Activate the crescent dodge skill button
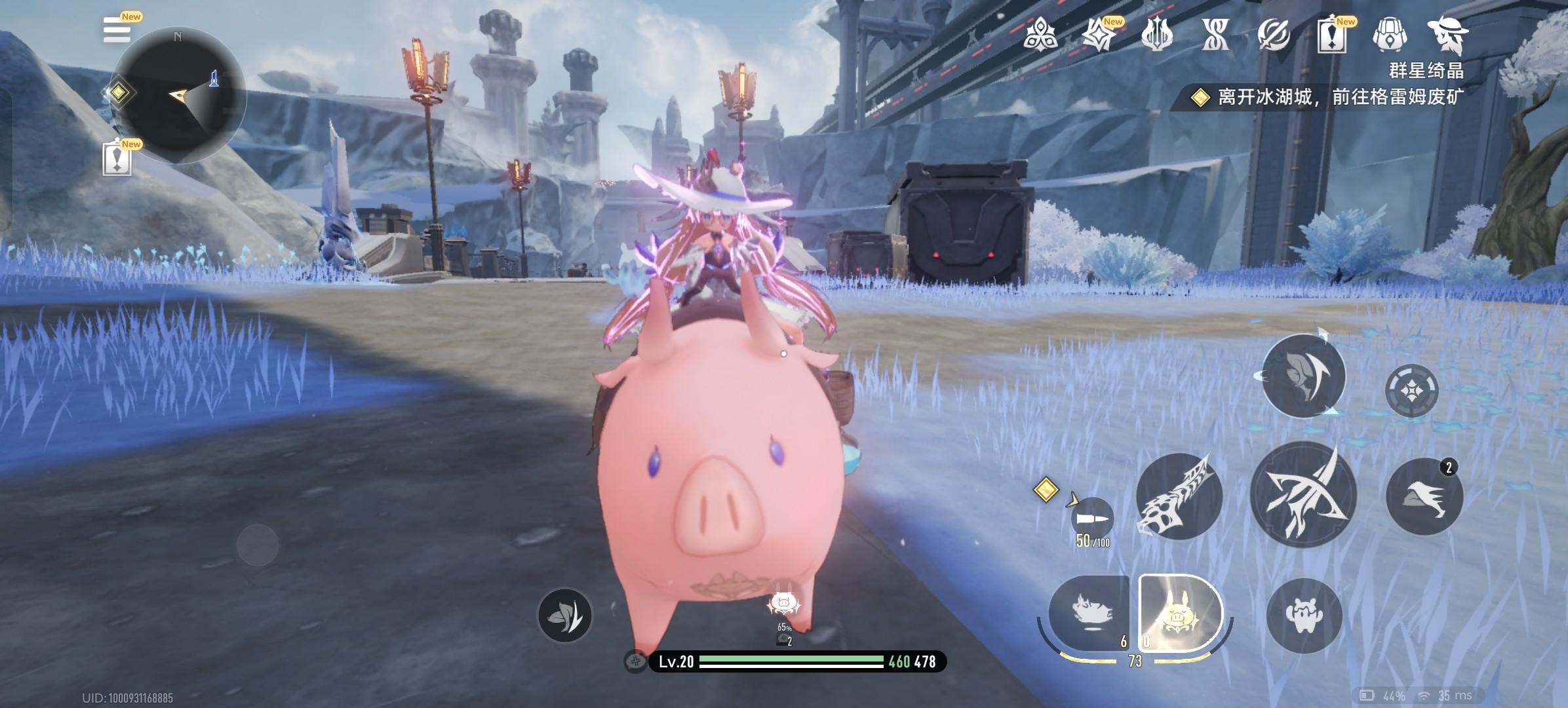The width and height of the screenshot is (1568, 708). [x=1303, y=376]
